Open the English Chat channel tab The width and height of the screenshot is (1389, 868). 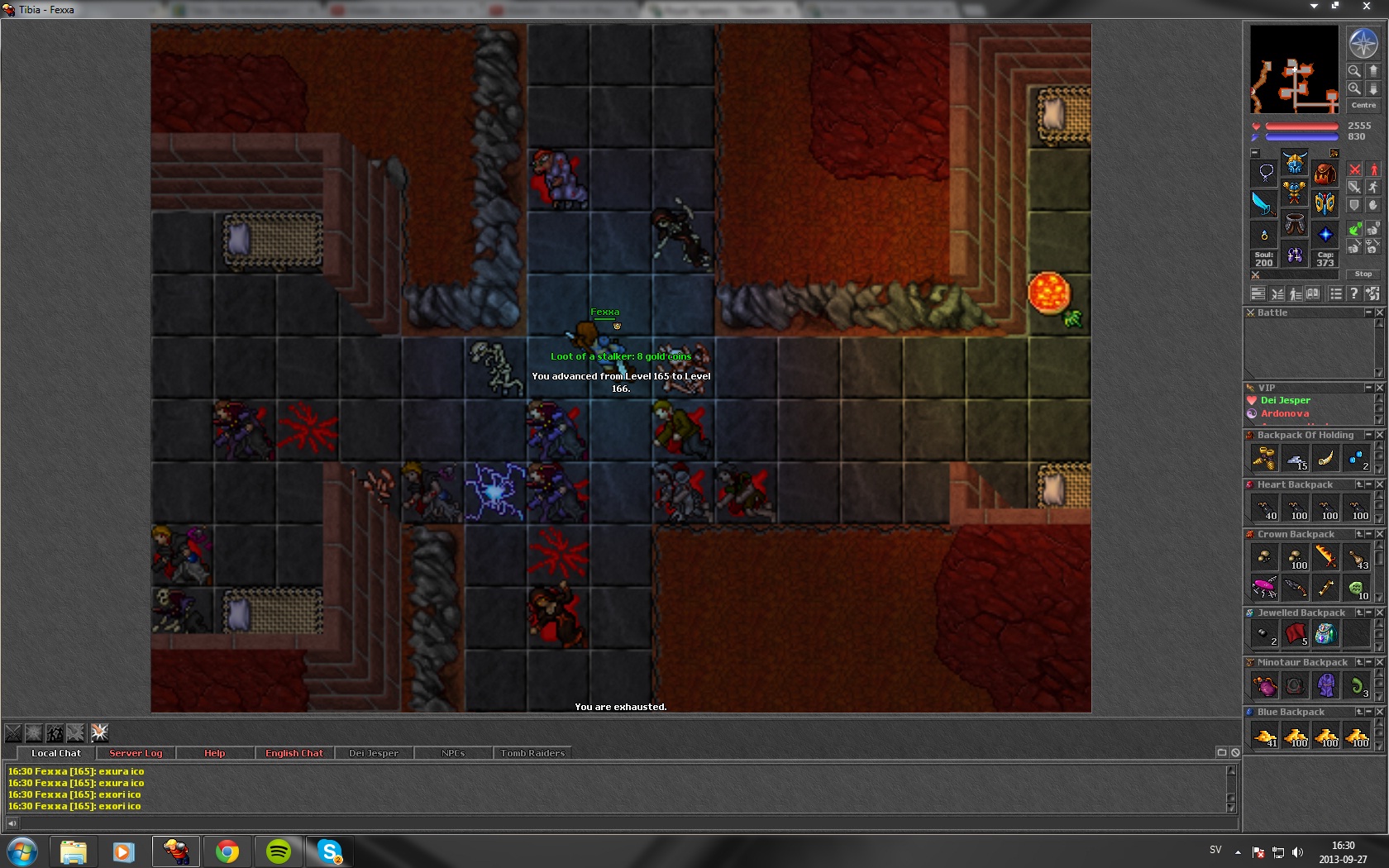(294, 753)
